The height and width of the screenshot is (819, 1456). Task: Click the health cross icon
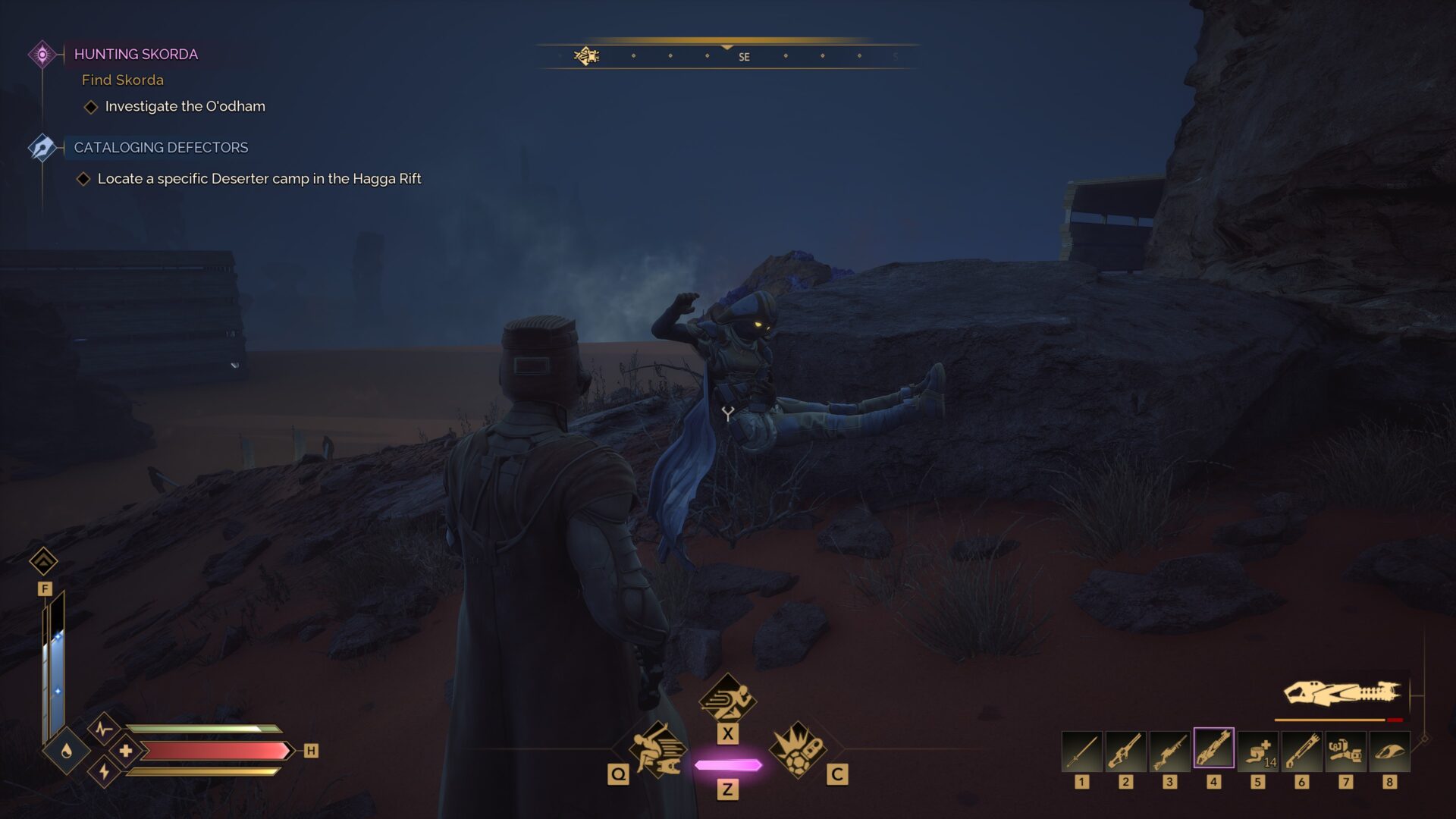tap(126, 751)
